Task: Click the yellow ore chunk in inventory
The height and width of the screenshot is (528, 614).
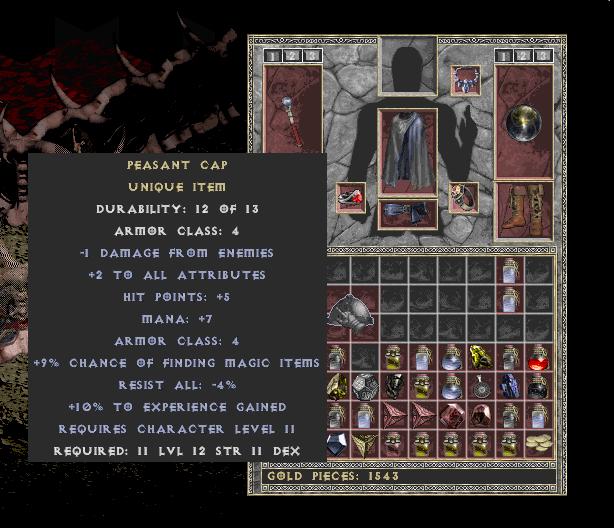Action: point(481,357)
